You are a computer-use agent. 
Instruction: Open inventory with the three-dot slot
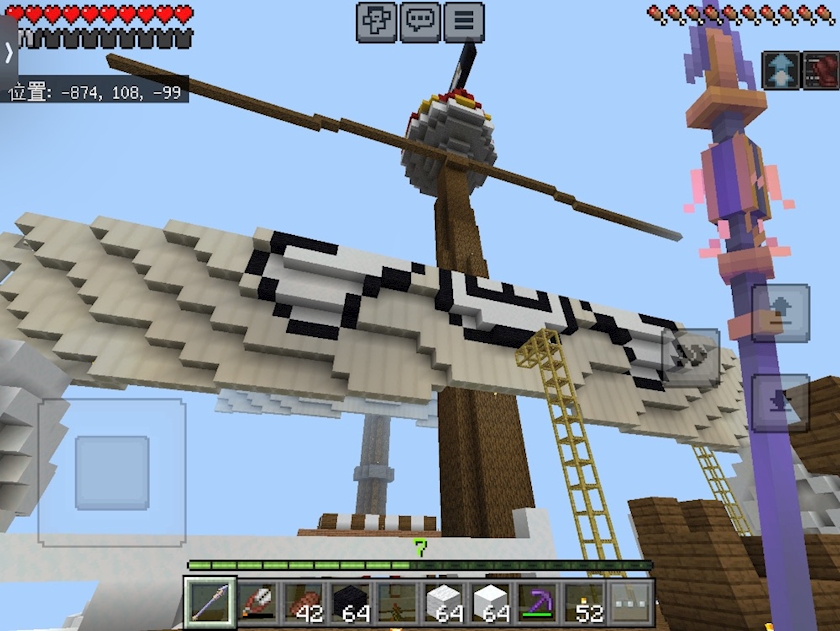click(x=632, y=602)
